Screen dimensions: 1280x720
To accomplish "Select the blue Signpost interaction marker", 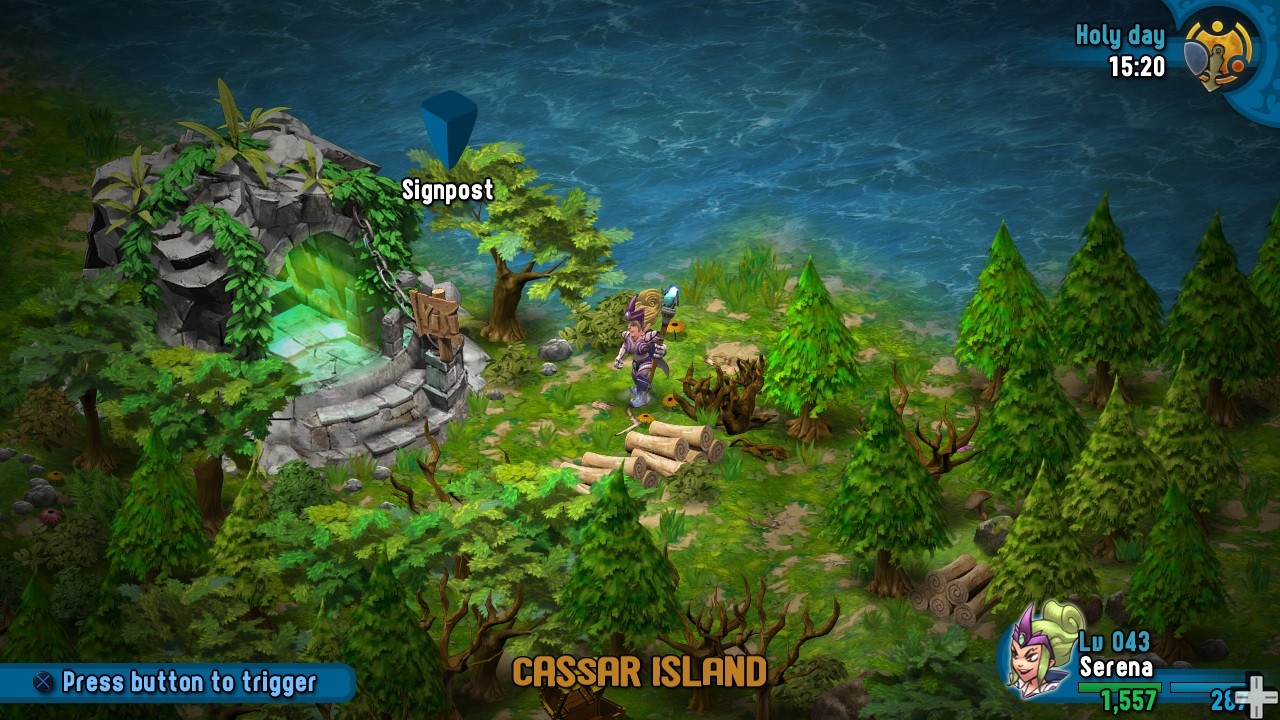I will coord(448,128).
